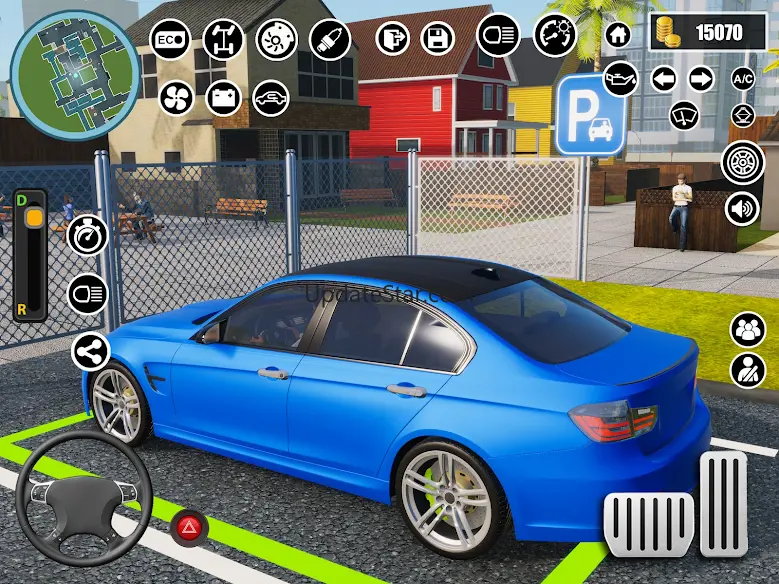Activate the left turn signal arrow
The image size is (779, 584).
[x=663, y=78]
